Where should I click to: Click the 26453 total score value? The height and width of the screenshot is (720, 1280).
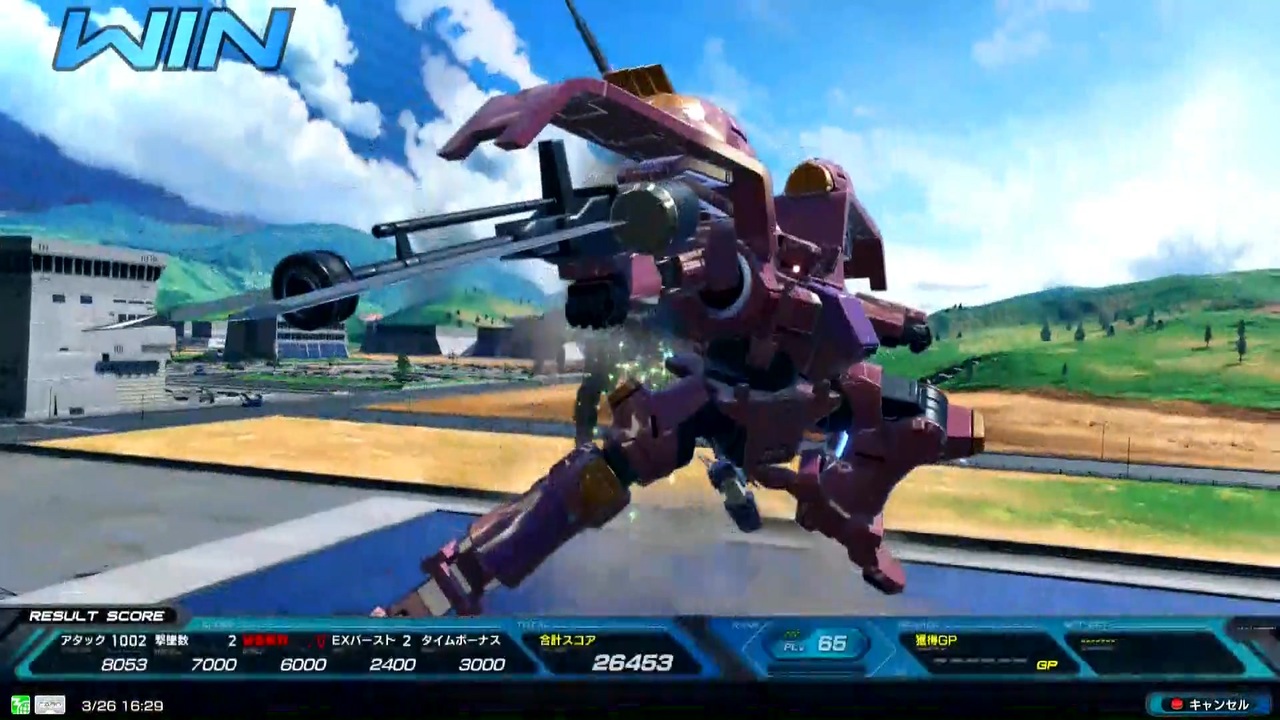point(633,662)
